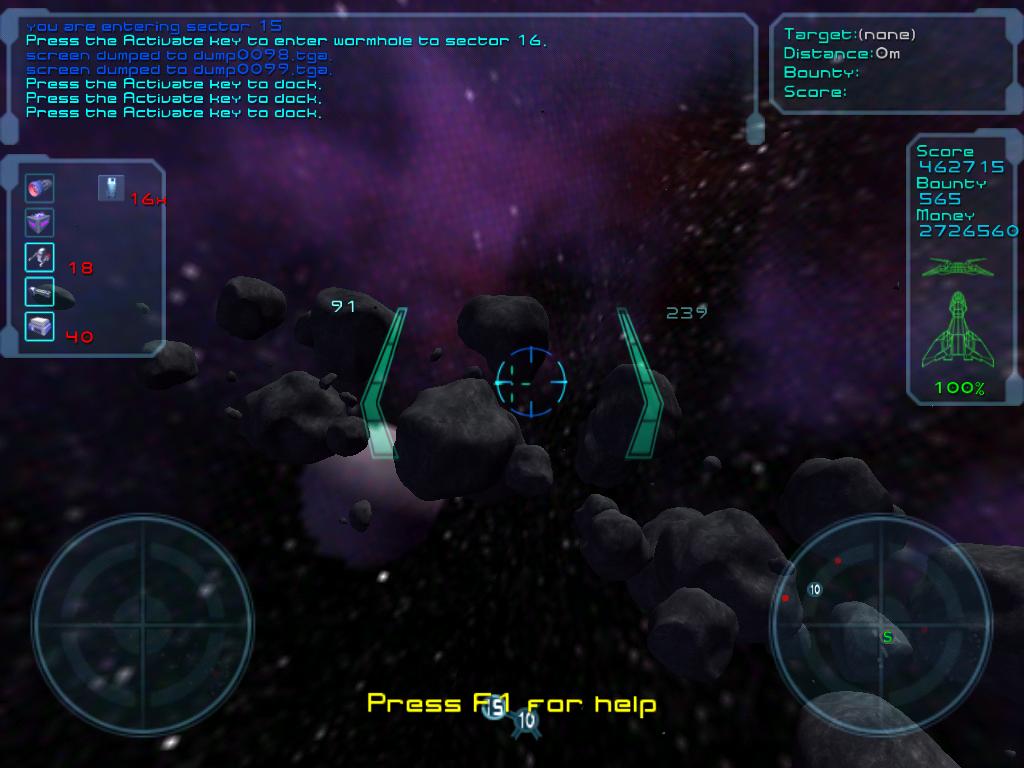Click the thruster icon beside 16H
The width and height of the screenshot is (1024, 768).
(x=111, y=187)
